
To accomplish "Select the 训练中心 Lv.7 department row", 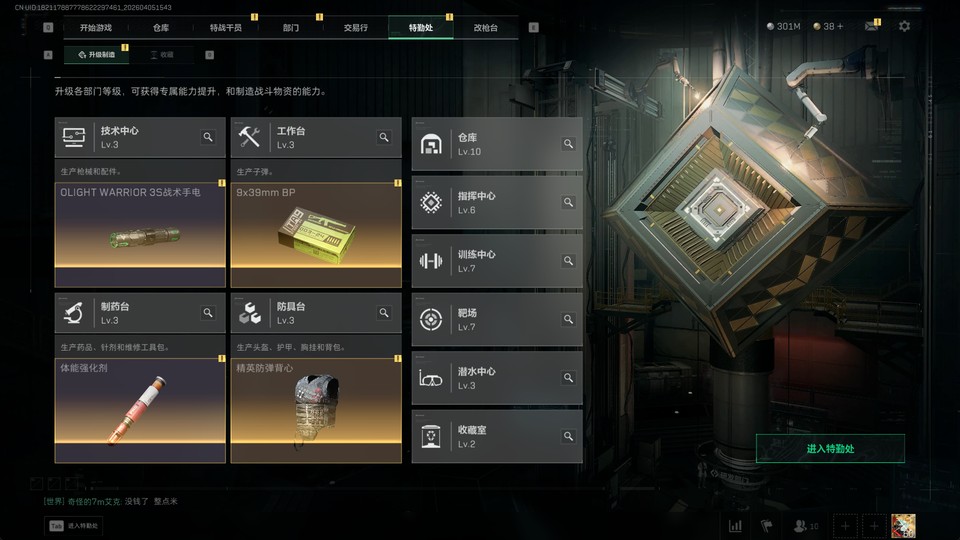I will coord(496,261).
